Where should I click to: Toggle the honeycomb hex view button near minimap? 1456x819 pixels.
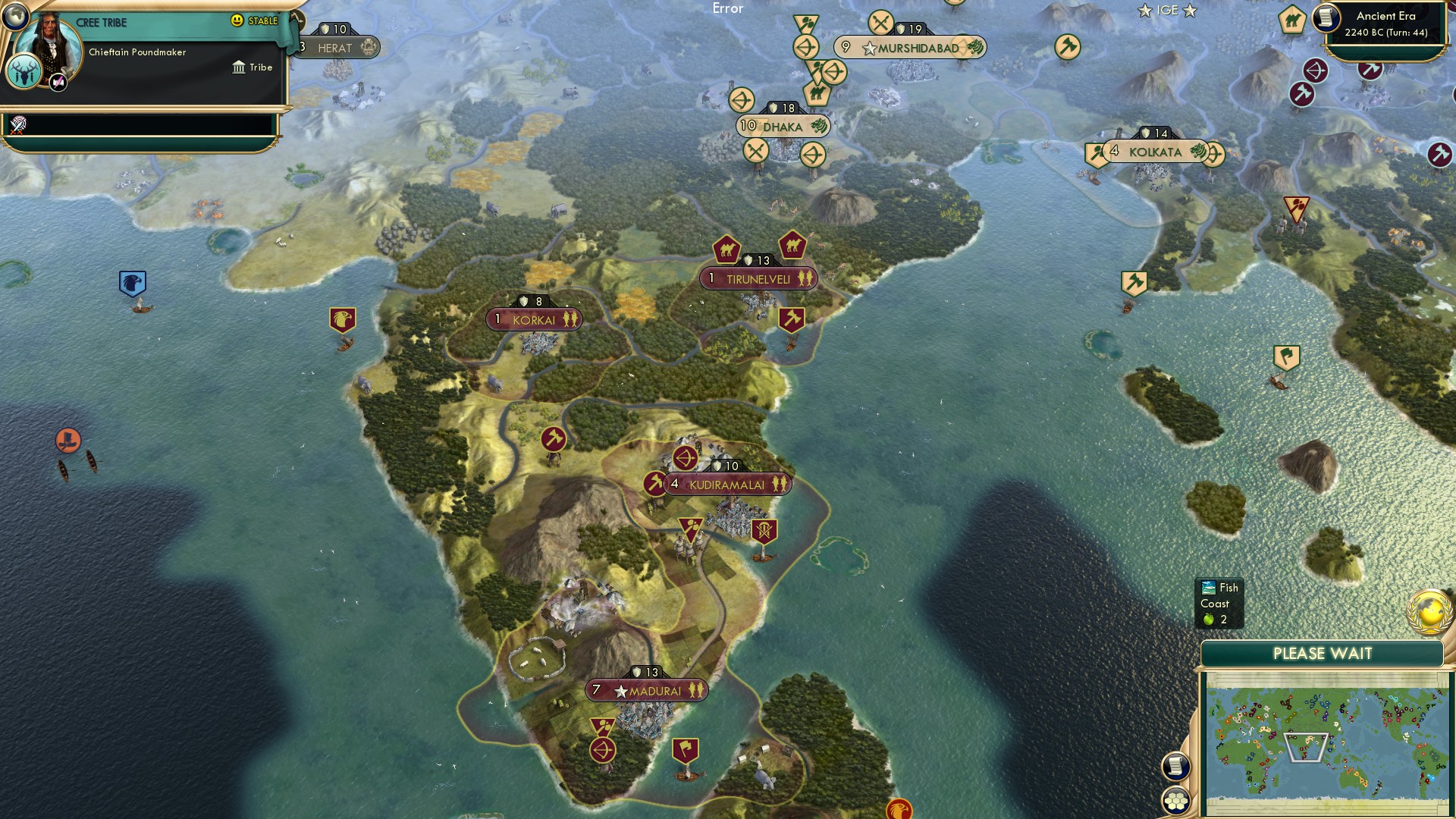[1175, 800]
